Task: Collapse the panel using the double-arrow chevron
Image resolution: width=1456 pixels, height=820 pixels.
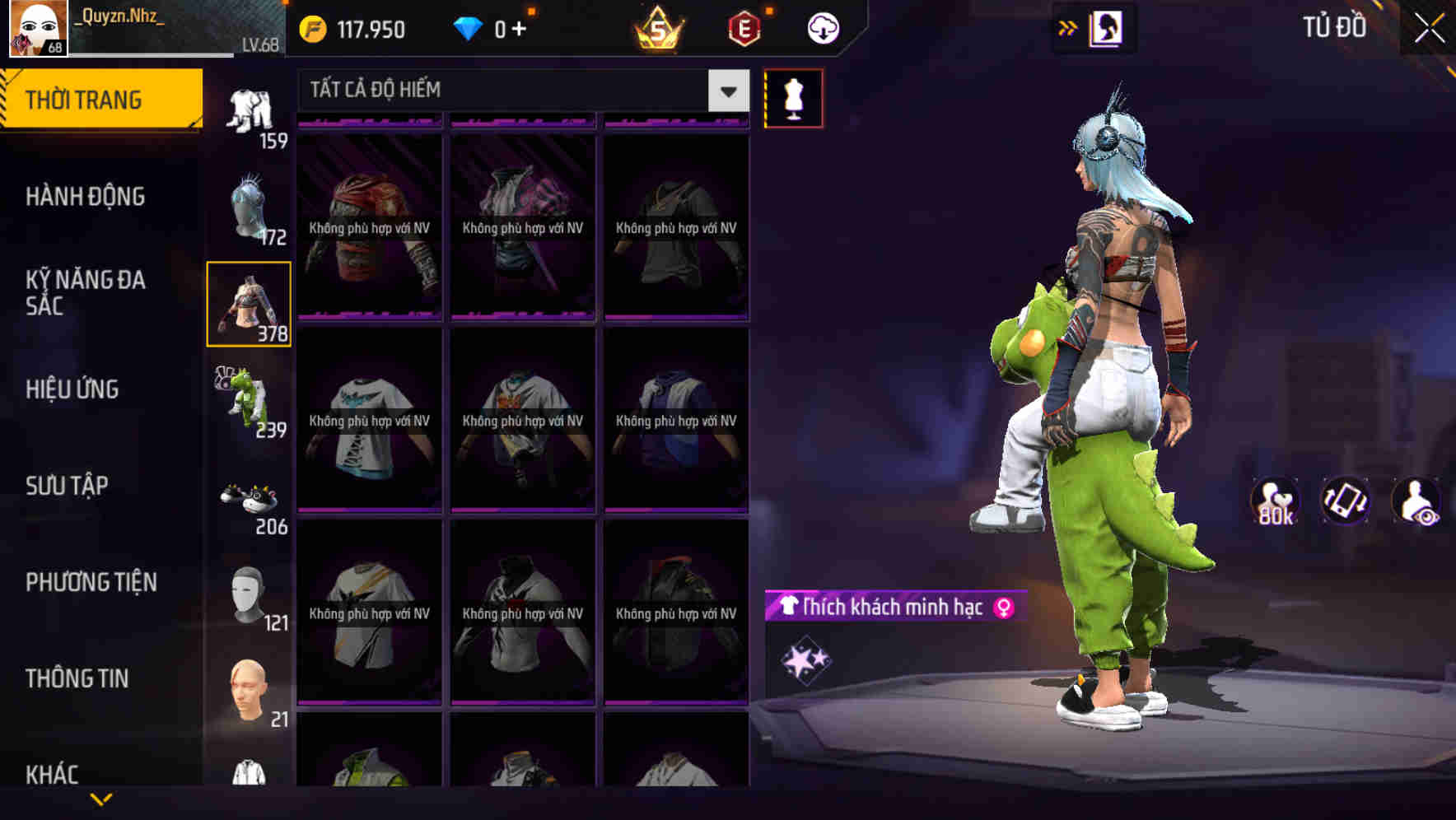Action: [x=1067, y=27]
